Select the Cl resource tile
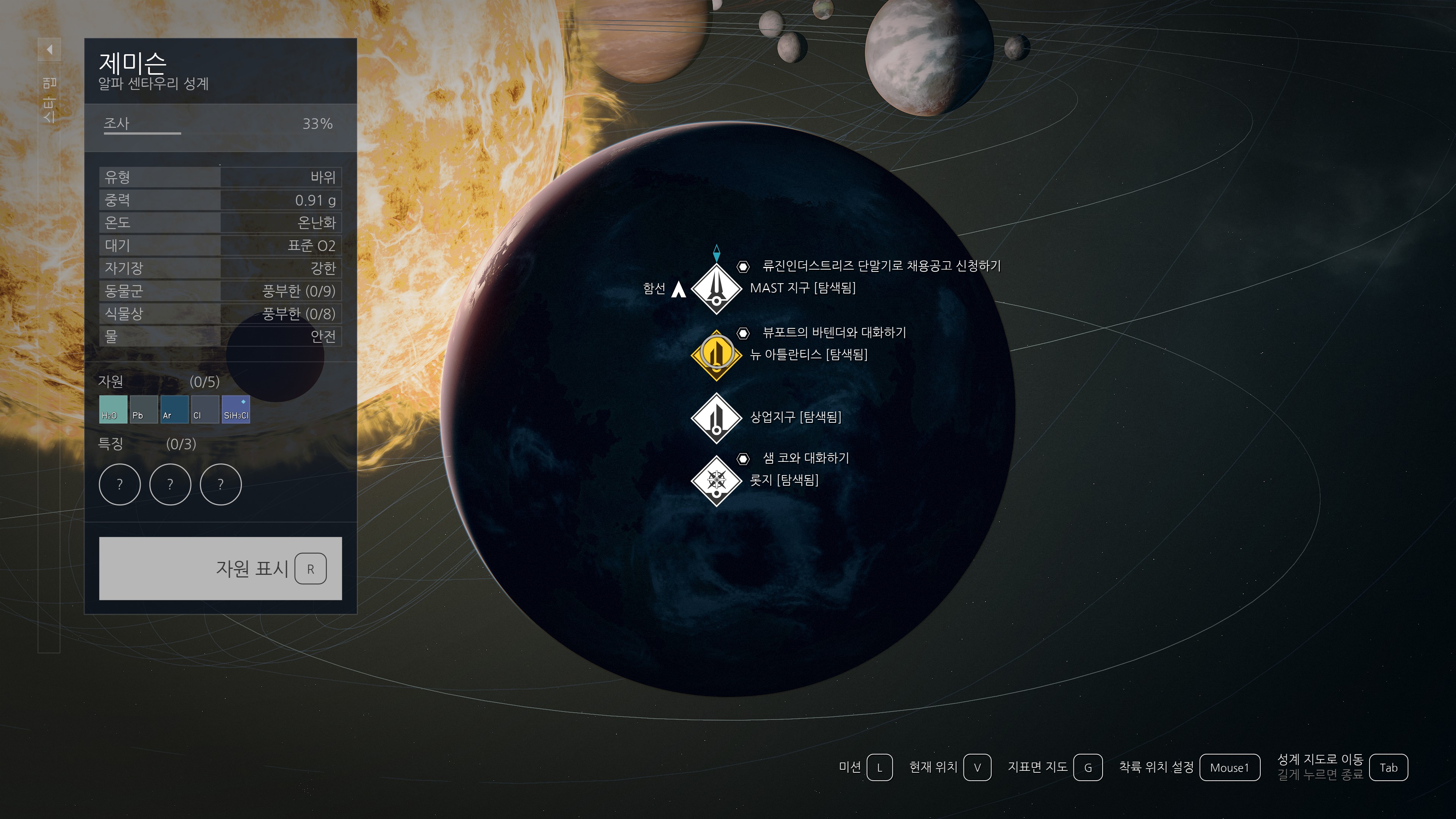Image resolution: width=1456 pixels, height=819 pixels. (x=205, y=409)
